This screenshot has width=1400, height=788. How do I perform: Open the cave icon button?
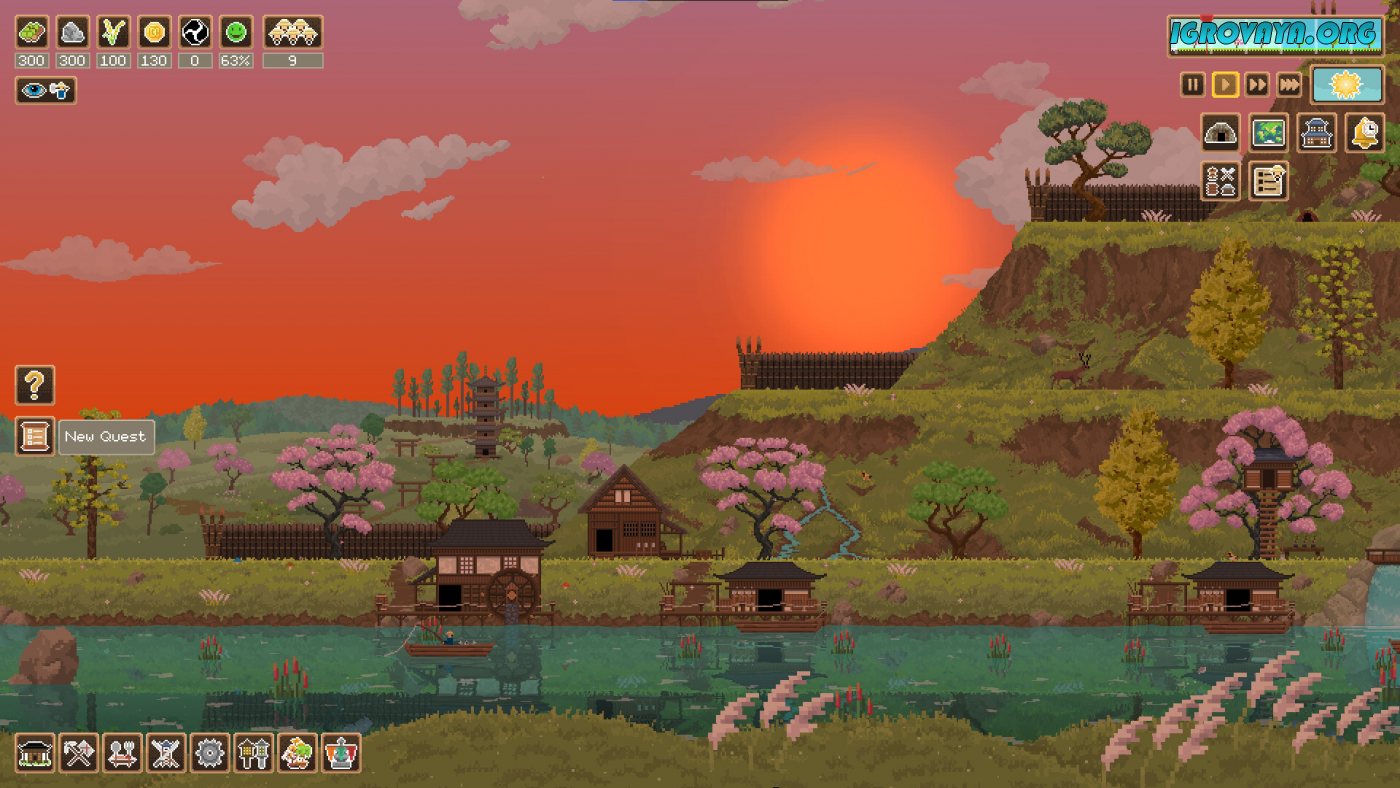coord(1220,133)
